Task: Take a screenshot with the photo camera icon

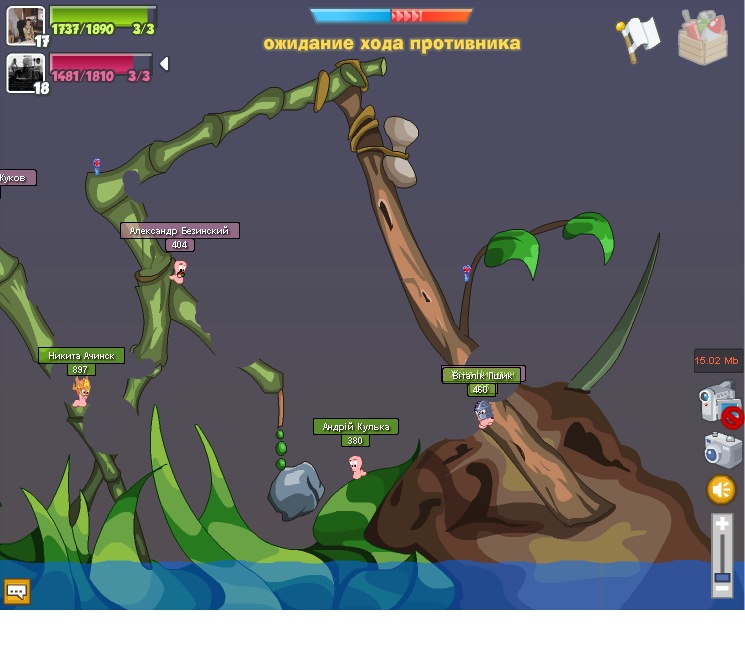Action: [x=721, y=449]
